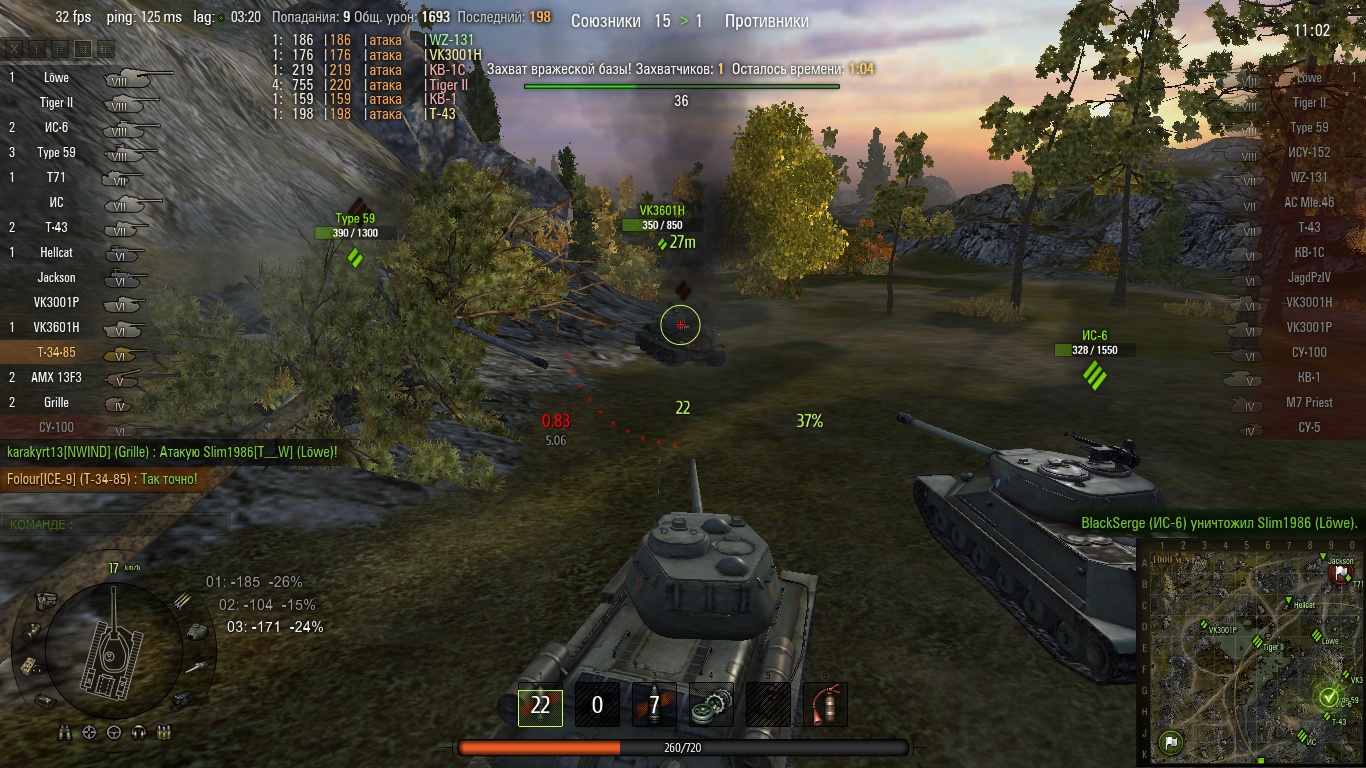Select the commander binoculars crew icon
Screen dimensions: 1366x768
(x=65, y=733)
